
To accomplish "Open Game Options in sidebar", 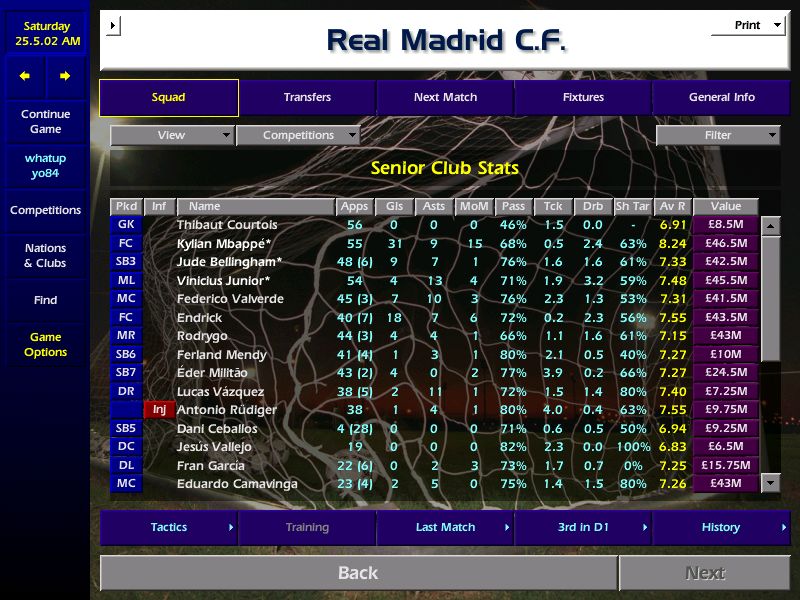I will click(45, 345).
